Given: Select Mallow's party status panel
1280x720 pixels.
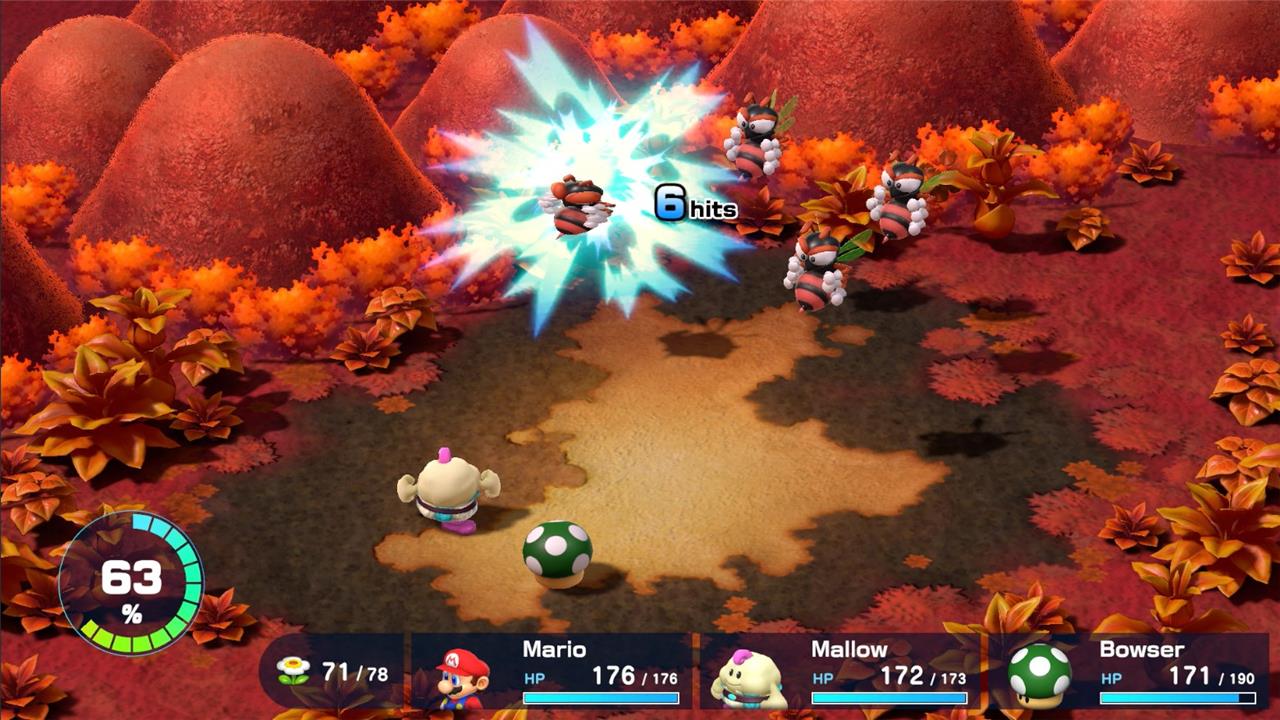Looking at the screenshot, I should coord(840,672).
